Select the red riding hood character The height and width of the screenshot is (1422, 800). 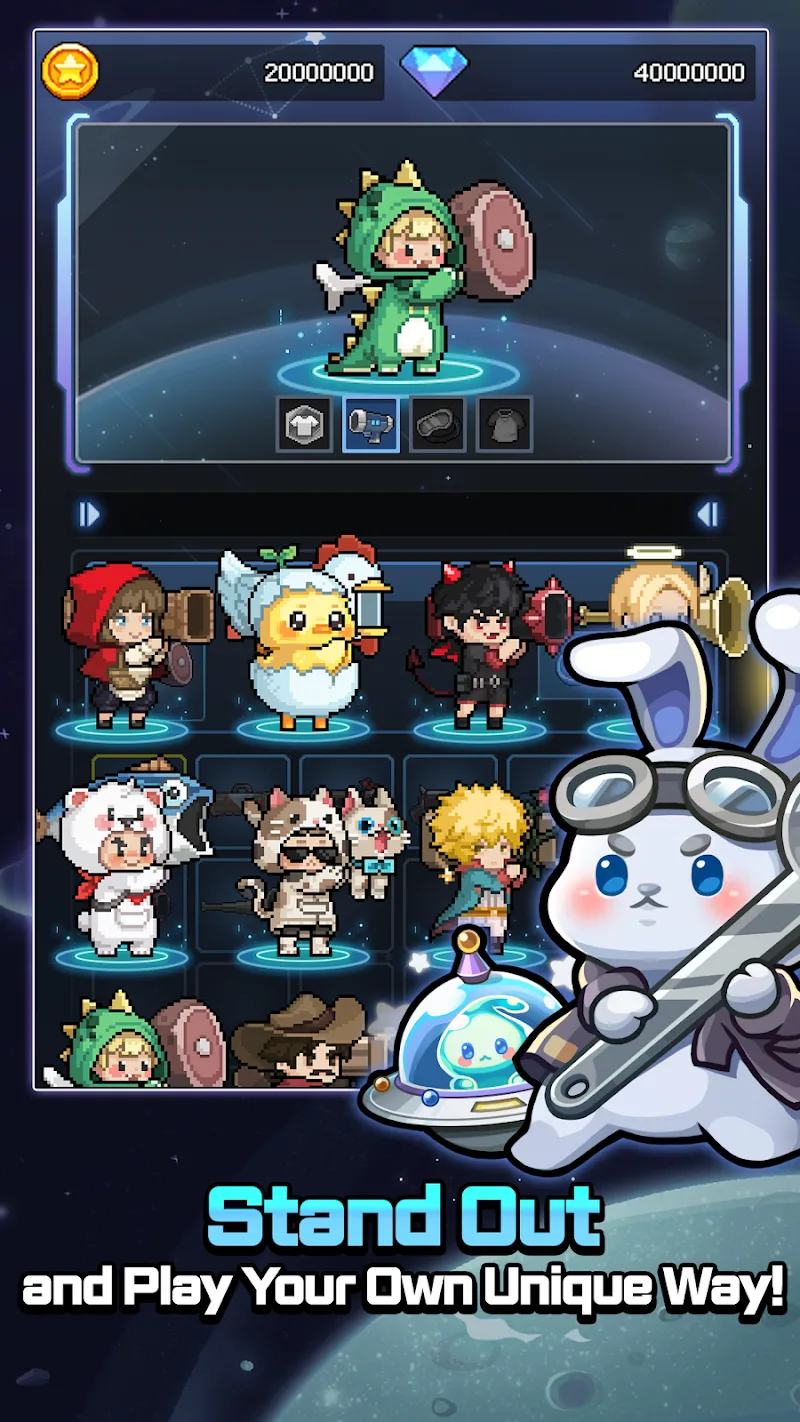[x=122, y=645]
